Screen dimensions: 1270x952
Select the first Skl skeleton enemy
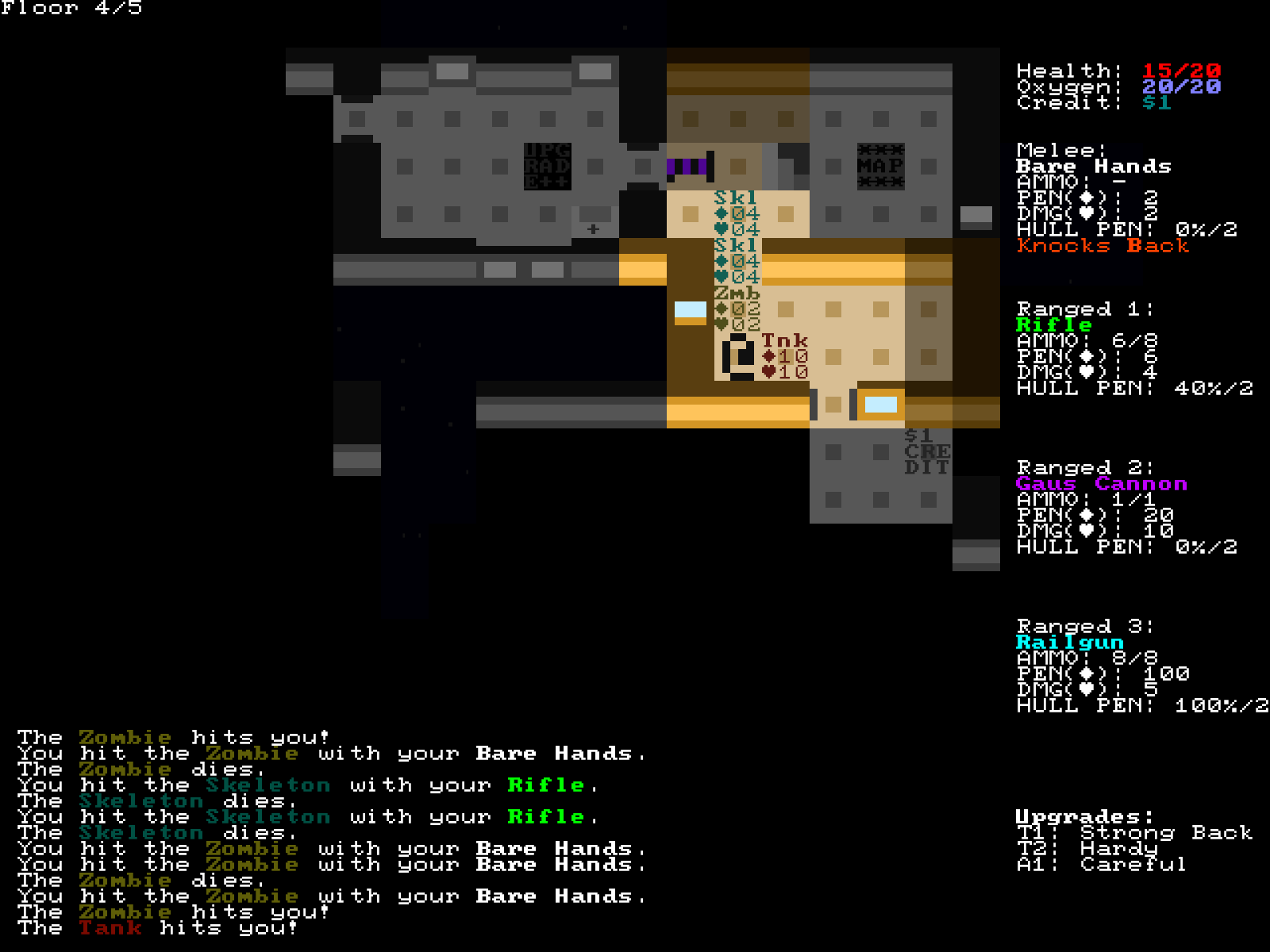tap(734, 198)
